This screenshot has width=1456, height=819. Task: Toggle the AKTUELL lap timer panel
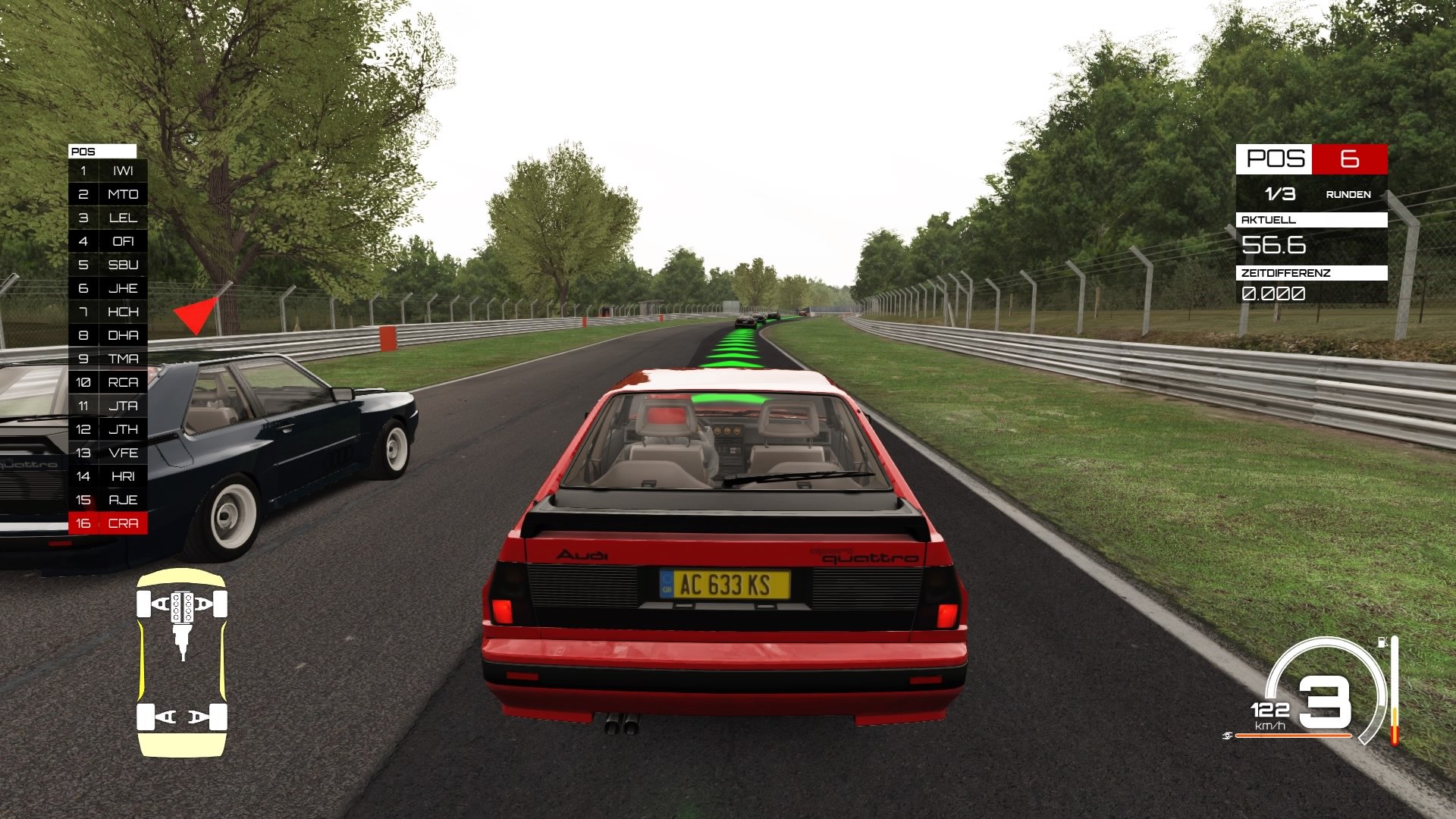point(1312,221)
